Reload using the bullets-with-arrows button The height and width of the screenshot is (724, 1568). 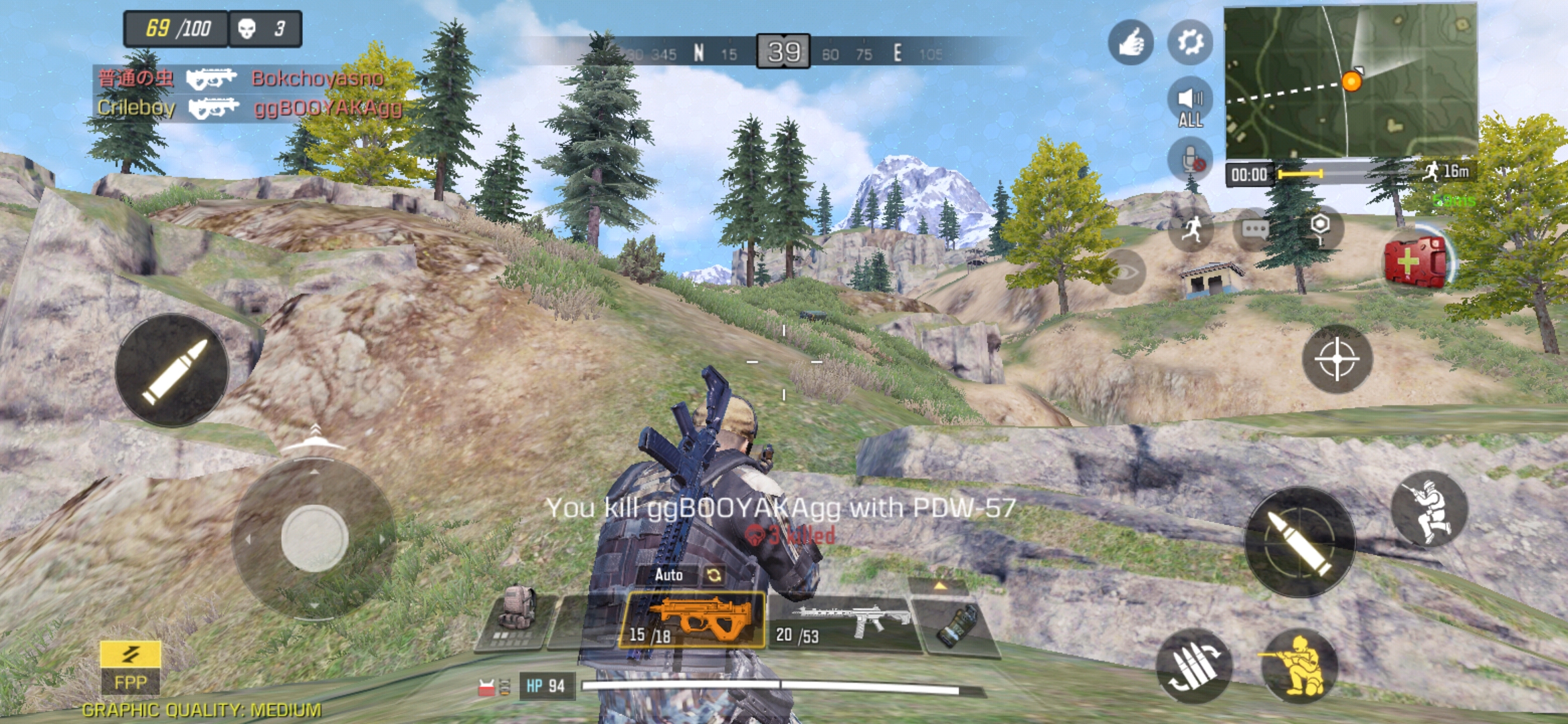coord(1193,666)
